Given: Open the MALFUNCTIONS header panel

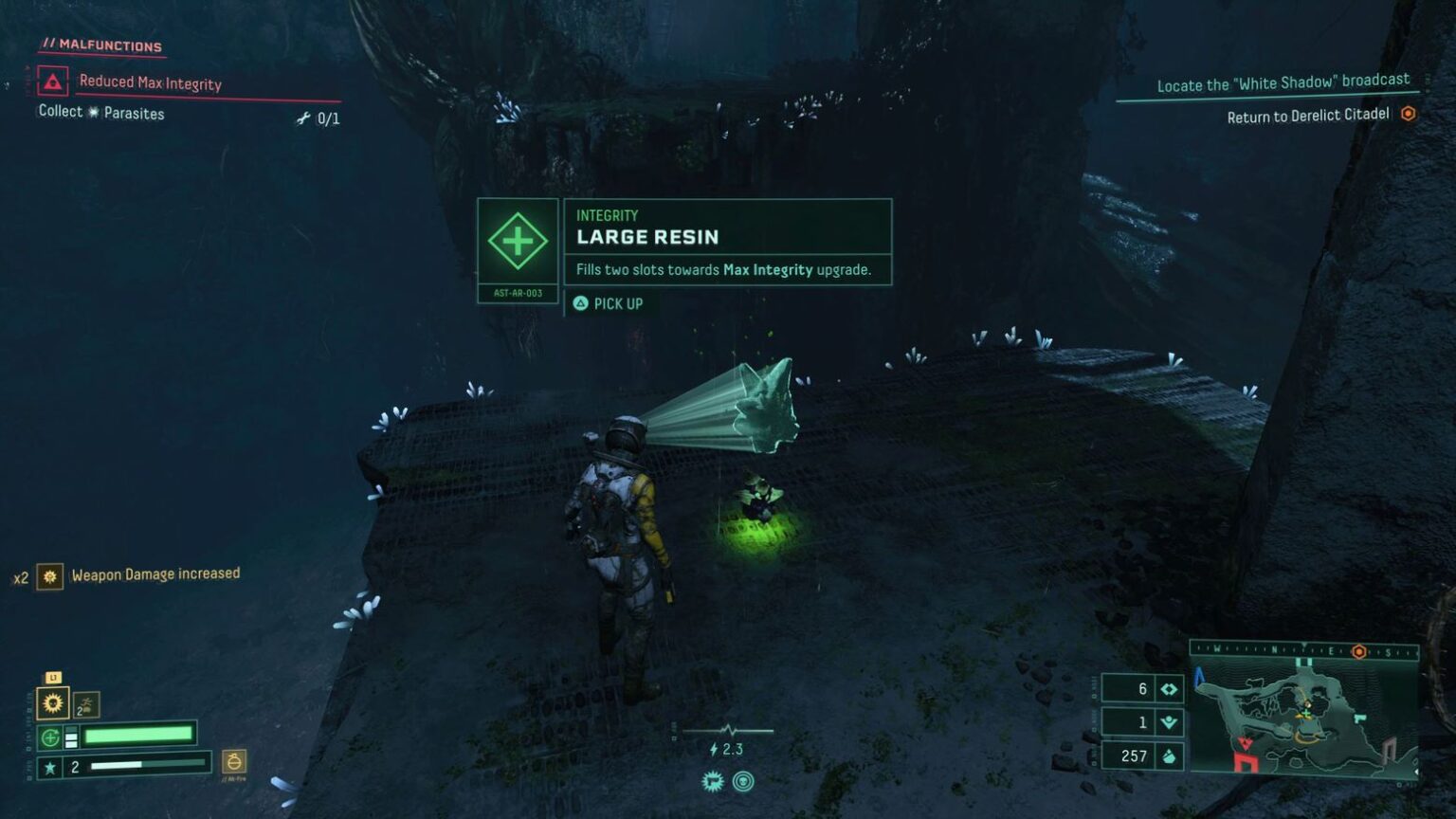Looking at the screenshot, I should 100,45.
